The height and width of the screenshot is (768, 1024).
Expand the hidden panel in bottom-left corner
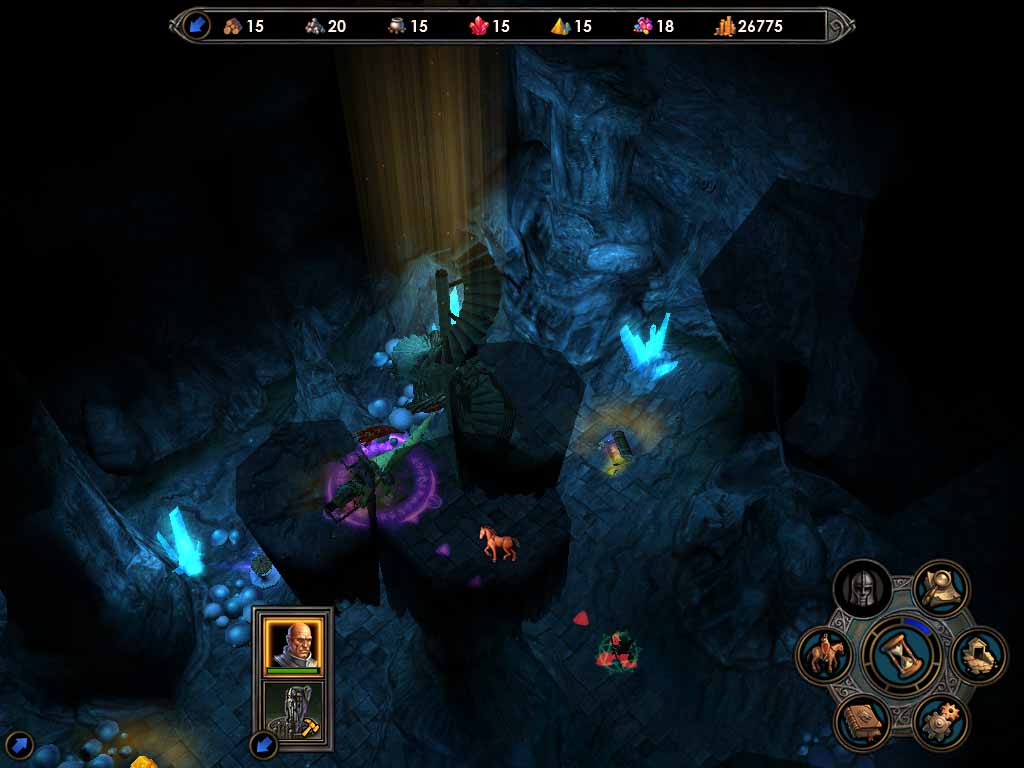pyautogui.click(x=19, y=745)
